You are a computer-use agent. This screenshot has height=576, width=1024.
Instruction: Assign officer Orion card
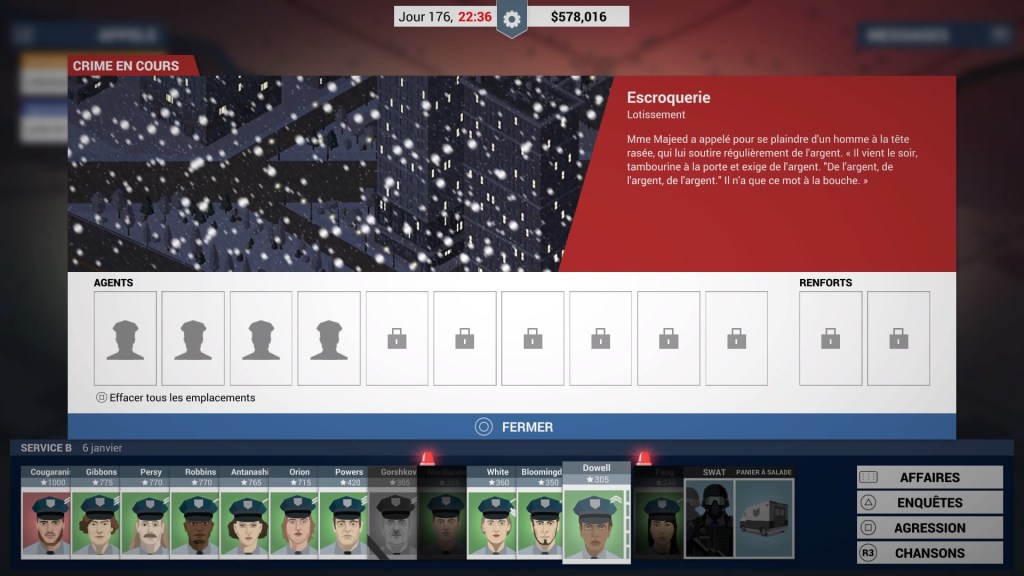pyautogui.click(x=295, y=511)
